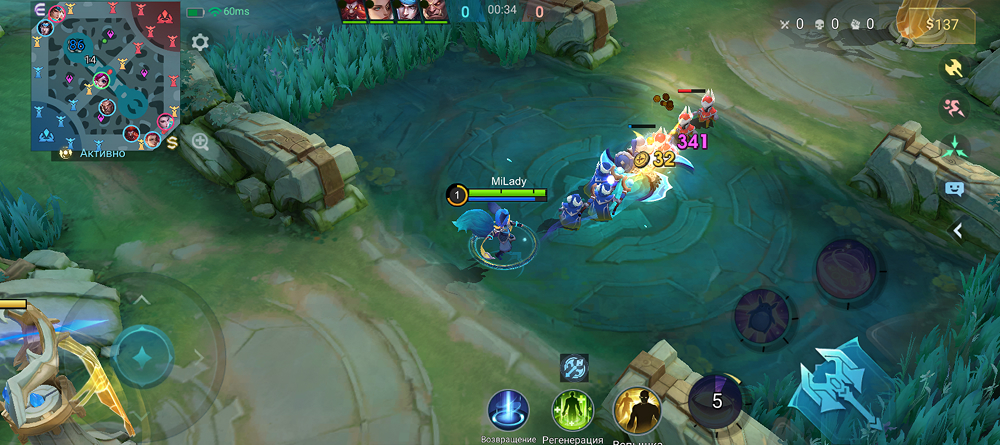Send the pink running-figure retreat signal
This screenshot has height=445, width=1000.
pos(954,108)
